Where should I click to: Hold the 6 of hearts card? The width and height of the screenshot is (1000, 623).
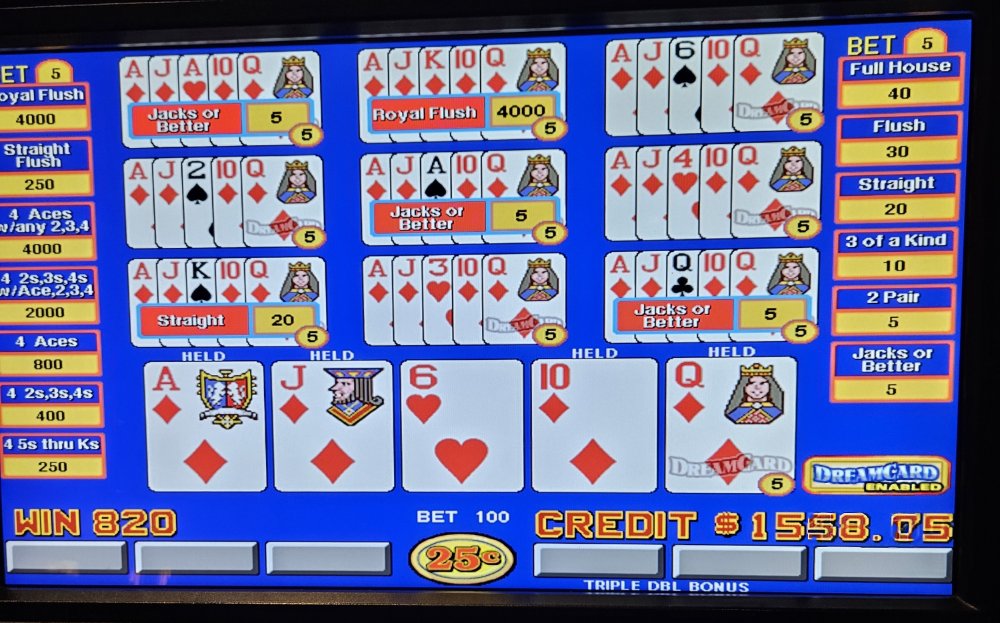click(462, 427)
